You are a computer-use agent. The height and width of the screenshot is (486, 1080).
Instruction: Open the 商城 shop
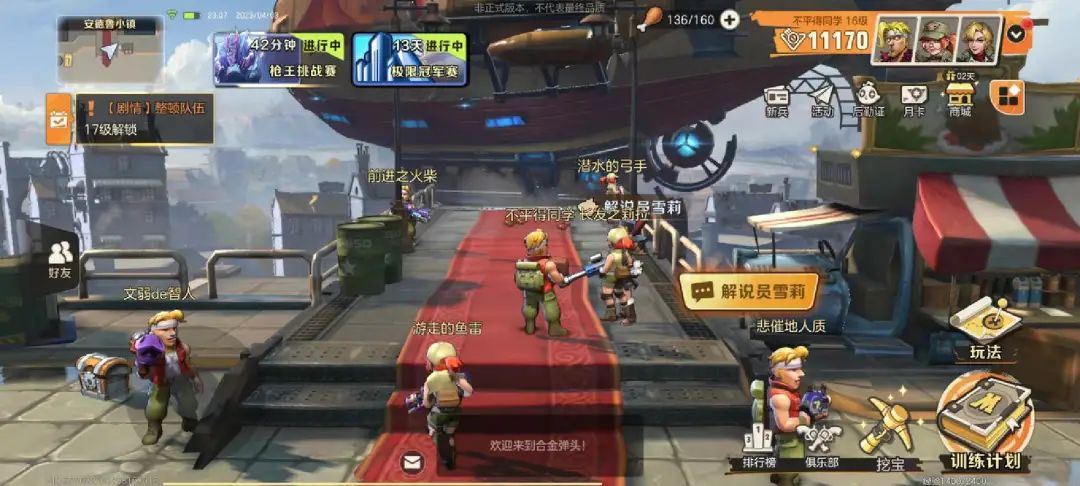click(960, 100)
